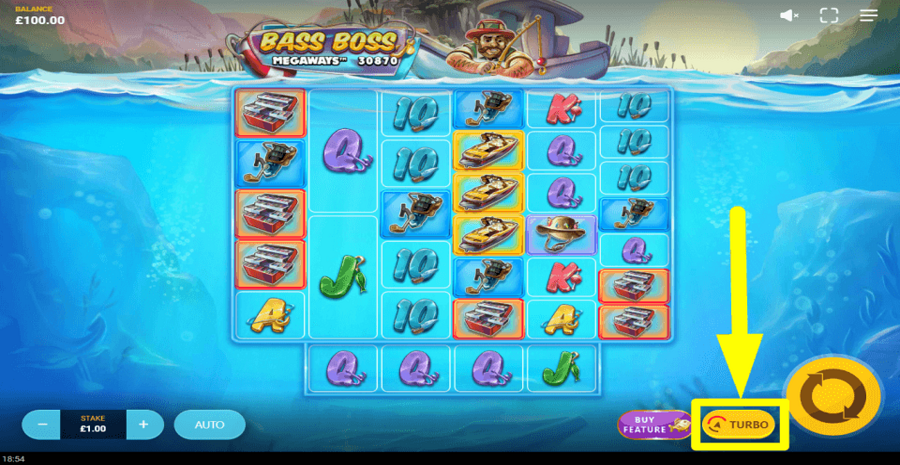Toggle Turbo spin mode

point(739,424)
